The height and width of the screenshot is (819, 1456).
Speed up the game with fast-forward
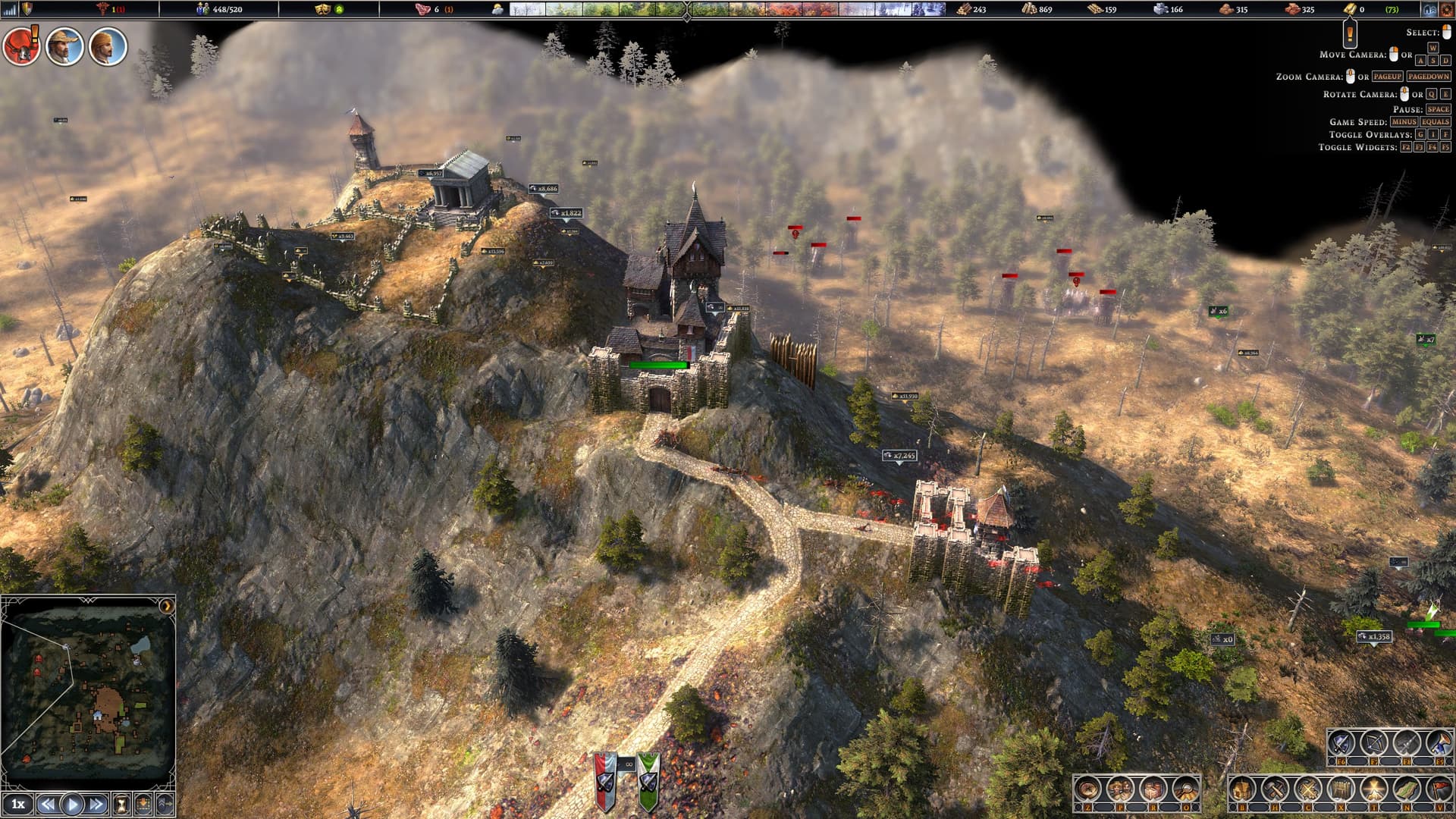(x=96, y=804)
